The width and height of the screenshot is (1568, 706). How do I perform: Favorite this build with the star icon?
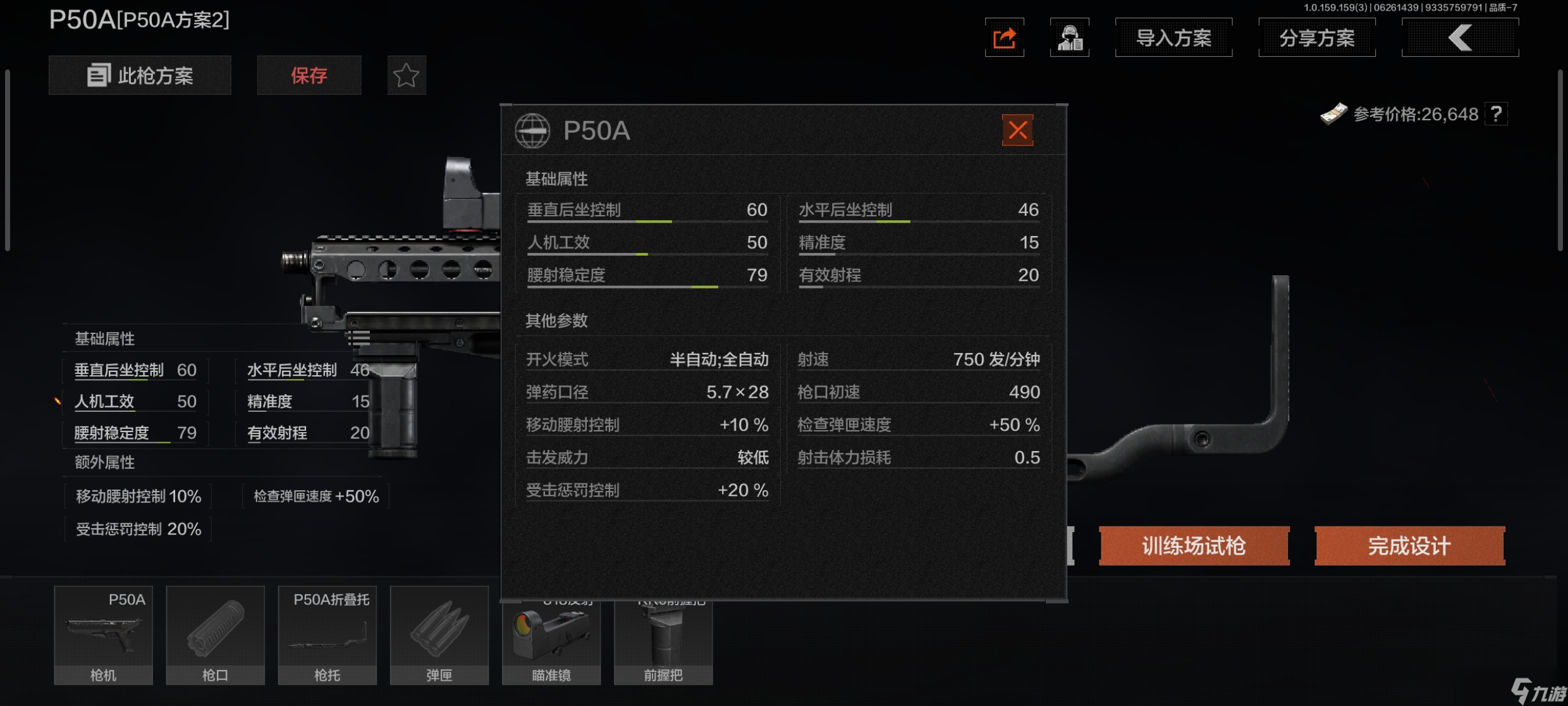tap(406, 76)
